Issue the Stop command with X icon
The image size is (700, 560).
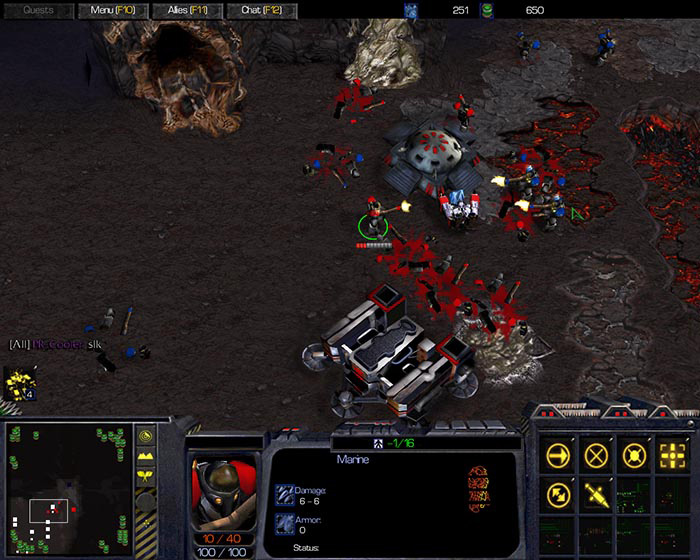tap(597, 455)
